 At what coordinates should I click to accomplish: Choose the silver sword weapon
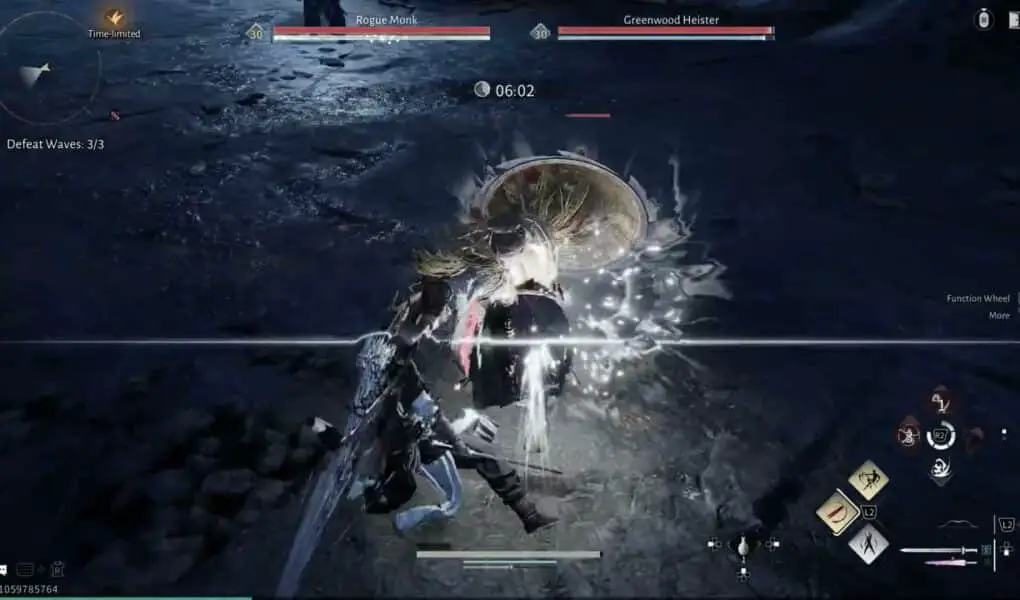[938, 550]
